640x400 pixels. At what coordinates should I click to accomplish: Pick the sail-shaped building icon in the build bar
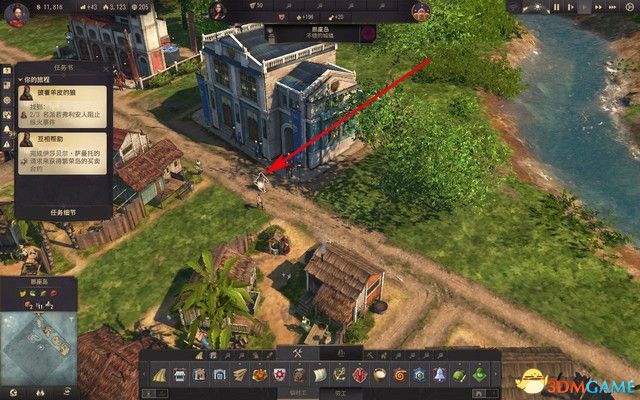(x=319, y=374)
